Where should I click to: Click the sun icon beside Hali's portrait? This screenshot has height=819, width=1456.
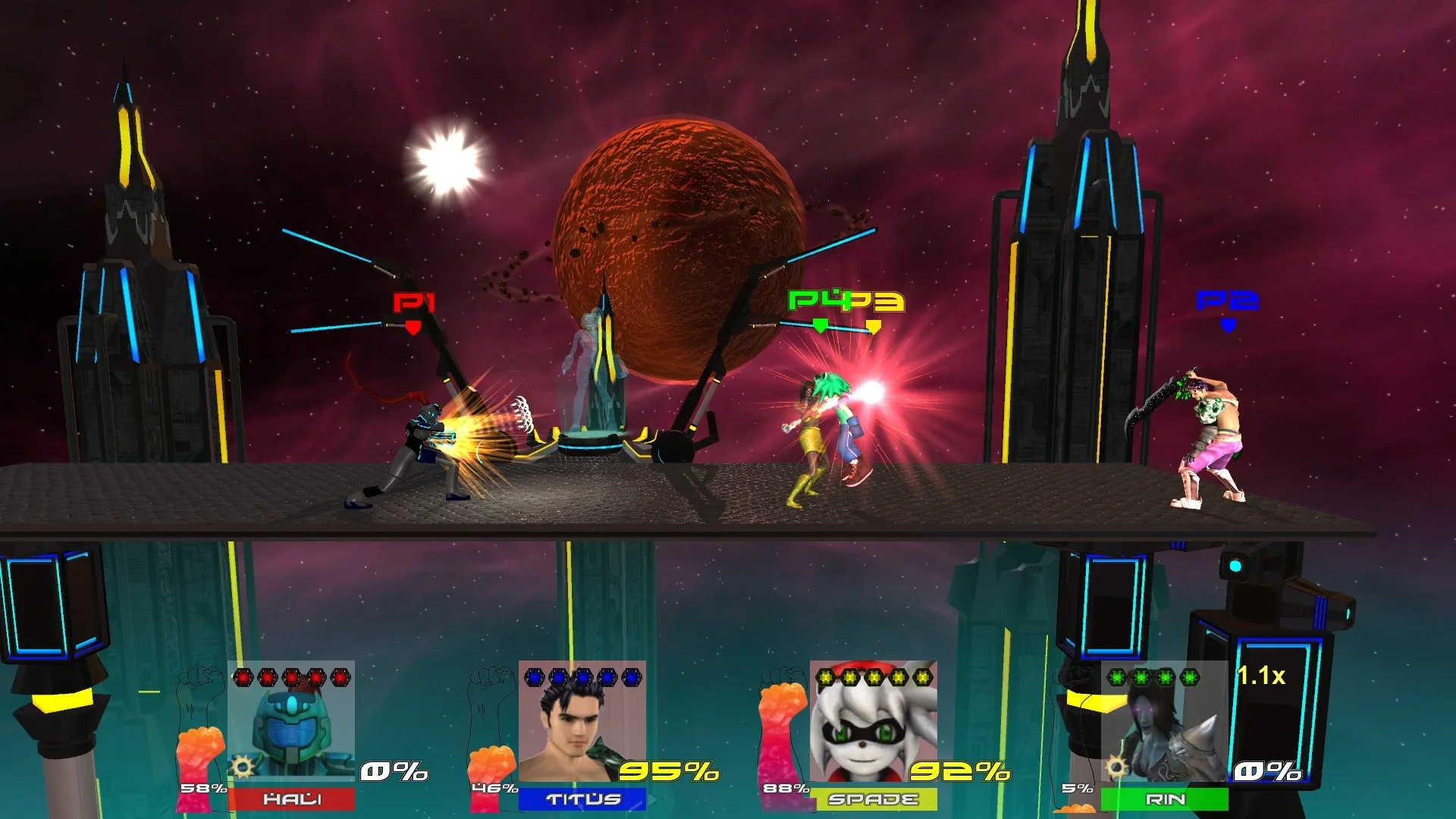point(243,767)
